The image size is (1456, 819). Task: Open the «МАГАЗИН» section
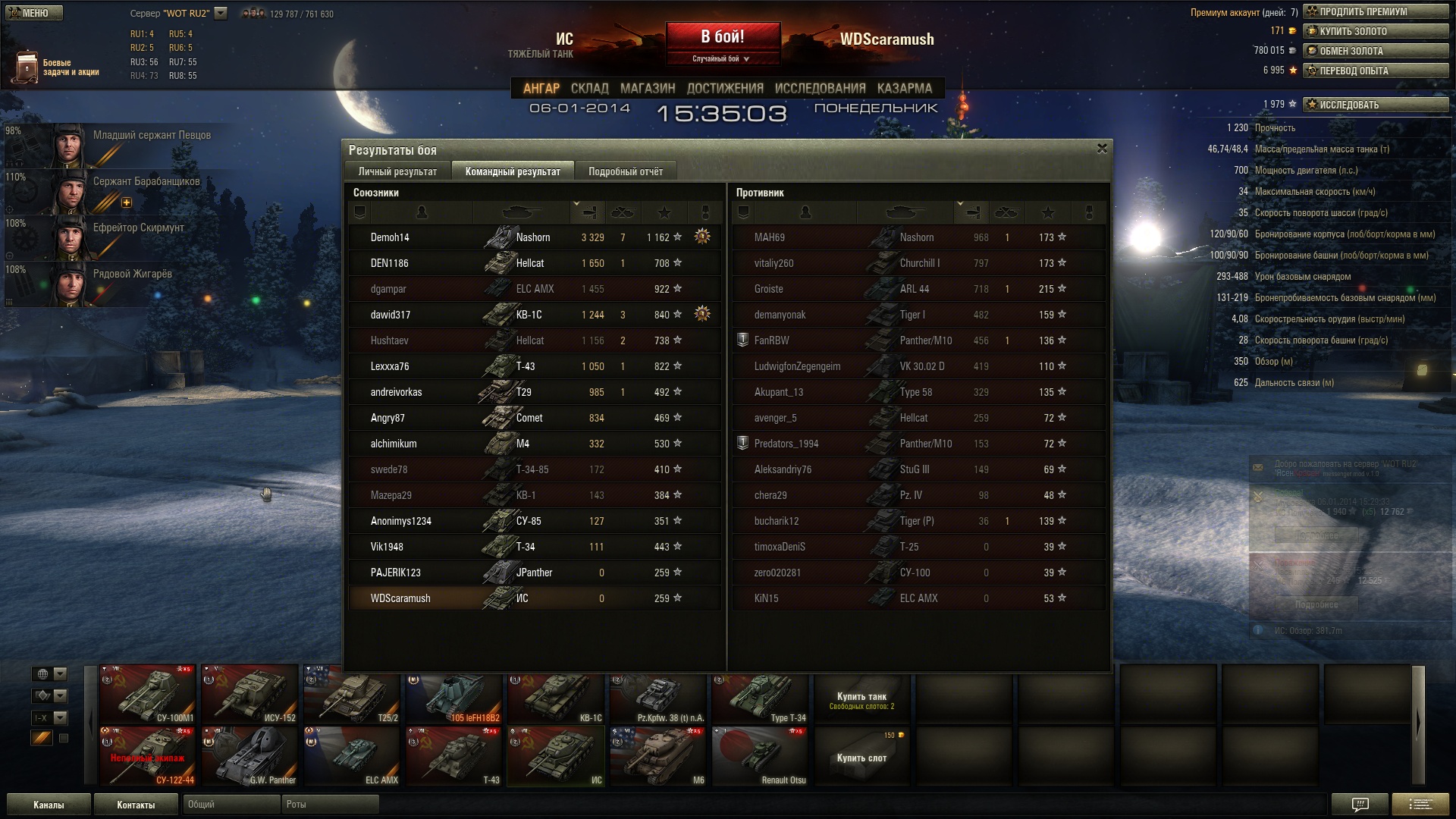tap(647, 88)
